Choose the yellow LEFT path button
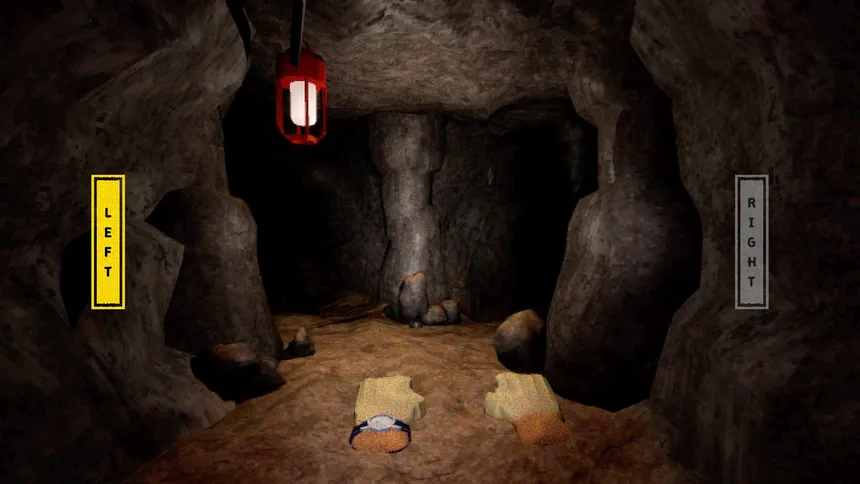860x484 pixels. pyautogui.click(x=108, y=241)
